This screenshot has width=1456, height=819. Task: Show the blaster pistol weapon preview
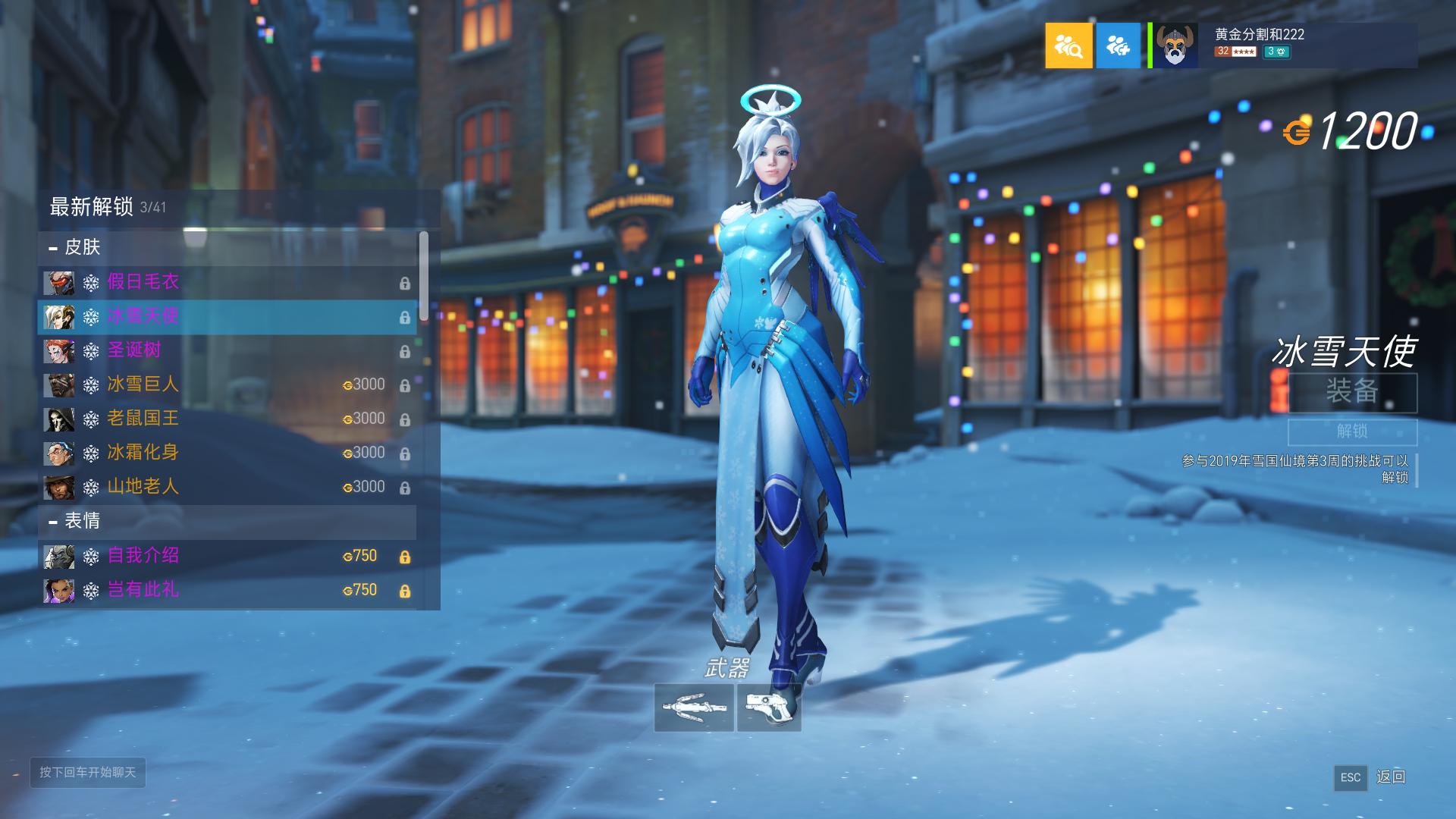(x=769, y=708)
